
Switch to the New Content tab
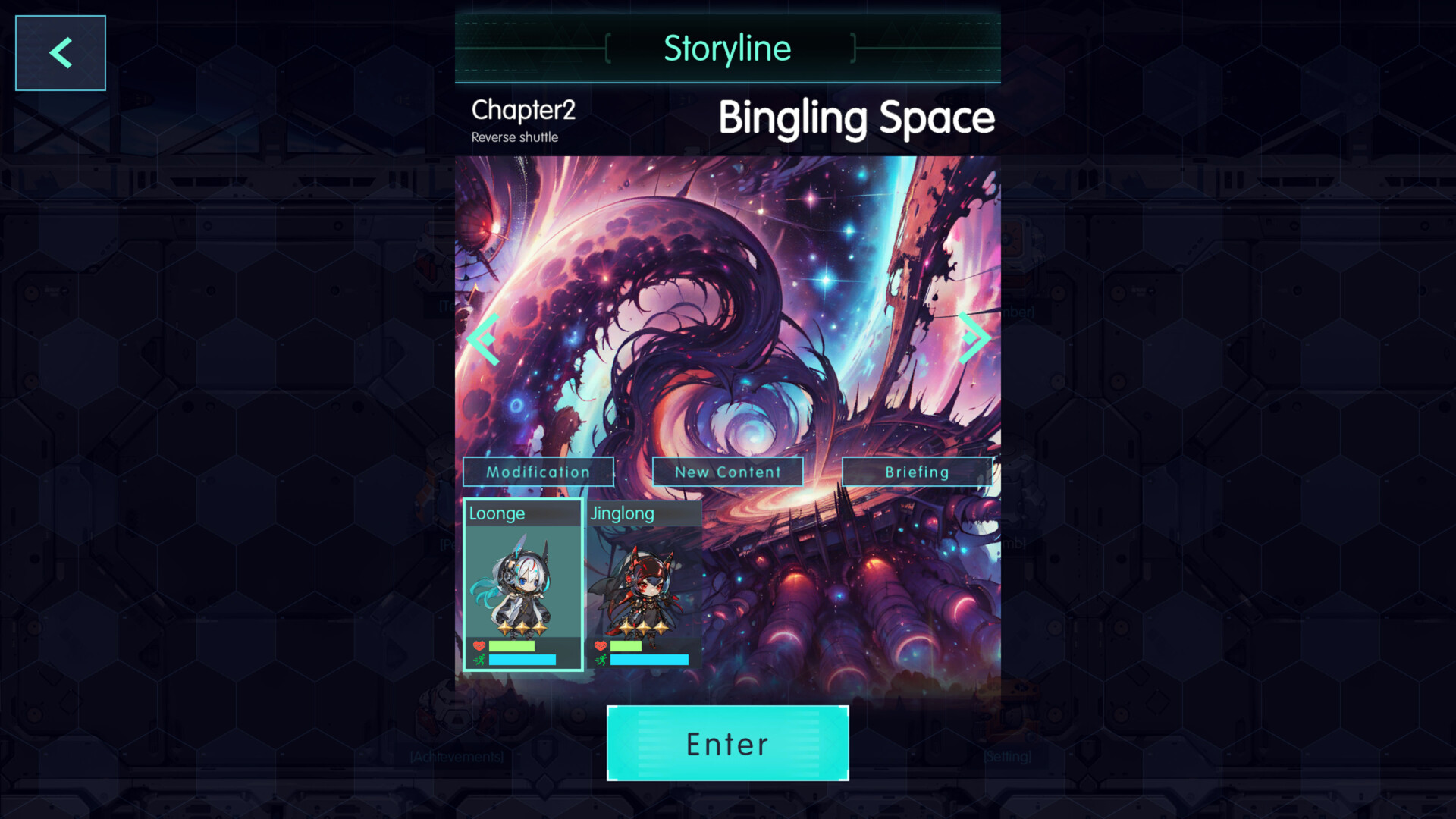(727, 472)
